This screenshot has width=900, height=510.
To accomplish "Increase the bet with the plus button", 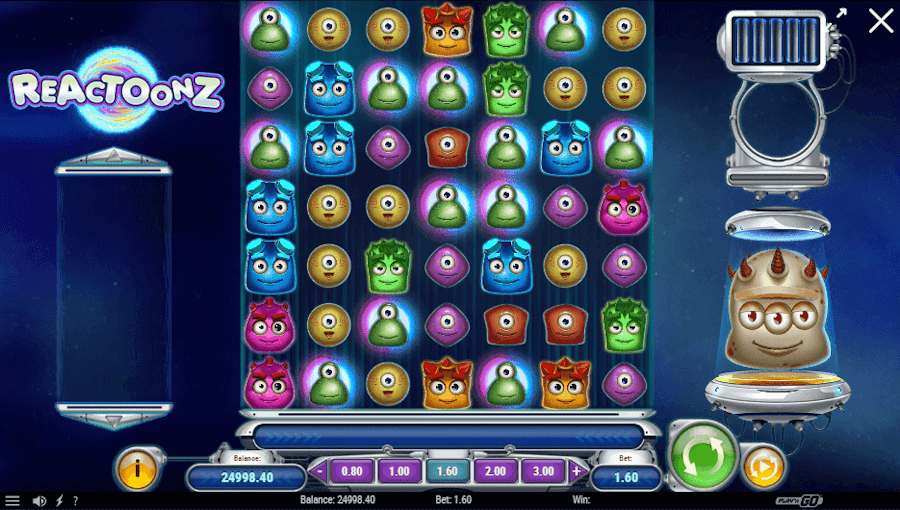I will tap(576, 471).
